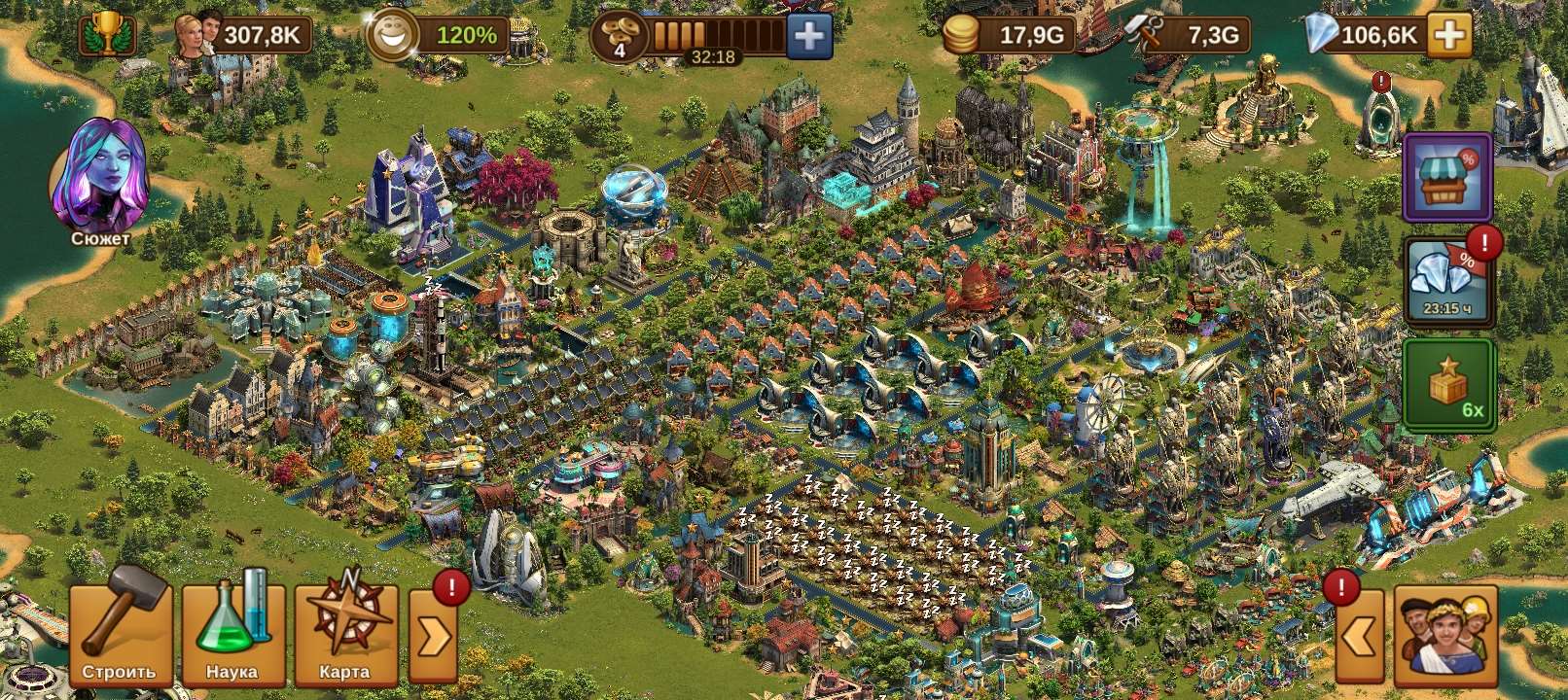Screen dimensions: 1568x700
Task: Claim the 6x reward box
Action: point(1448,386)
